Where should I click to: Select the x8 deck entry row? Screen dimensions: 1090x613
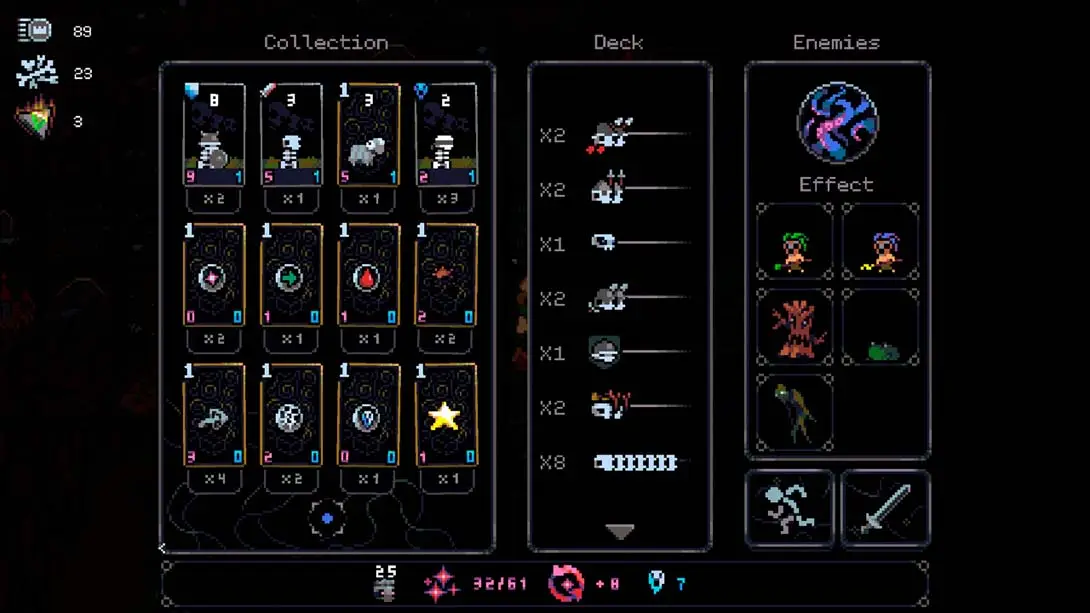point(620,463)
